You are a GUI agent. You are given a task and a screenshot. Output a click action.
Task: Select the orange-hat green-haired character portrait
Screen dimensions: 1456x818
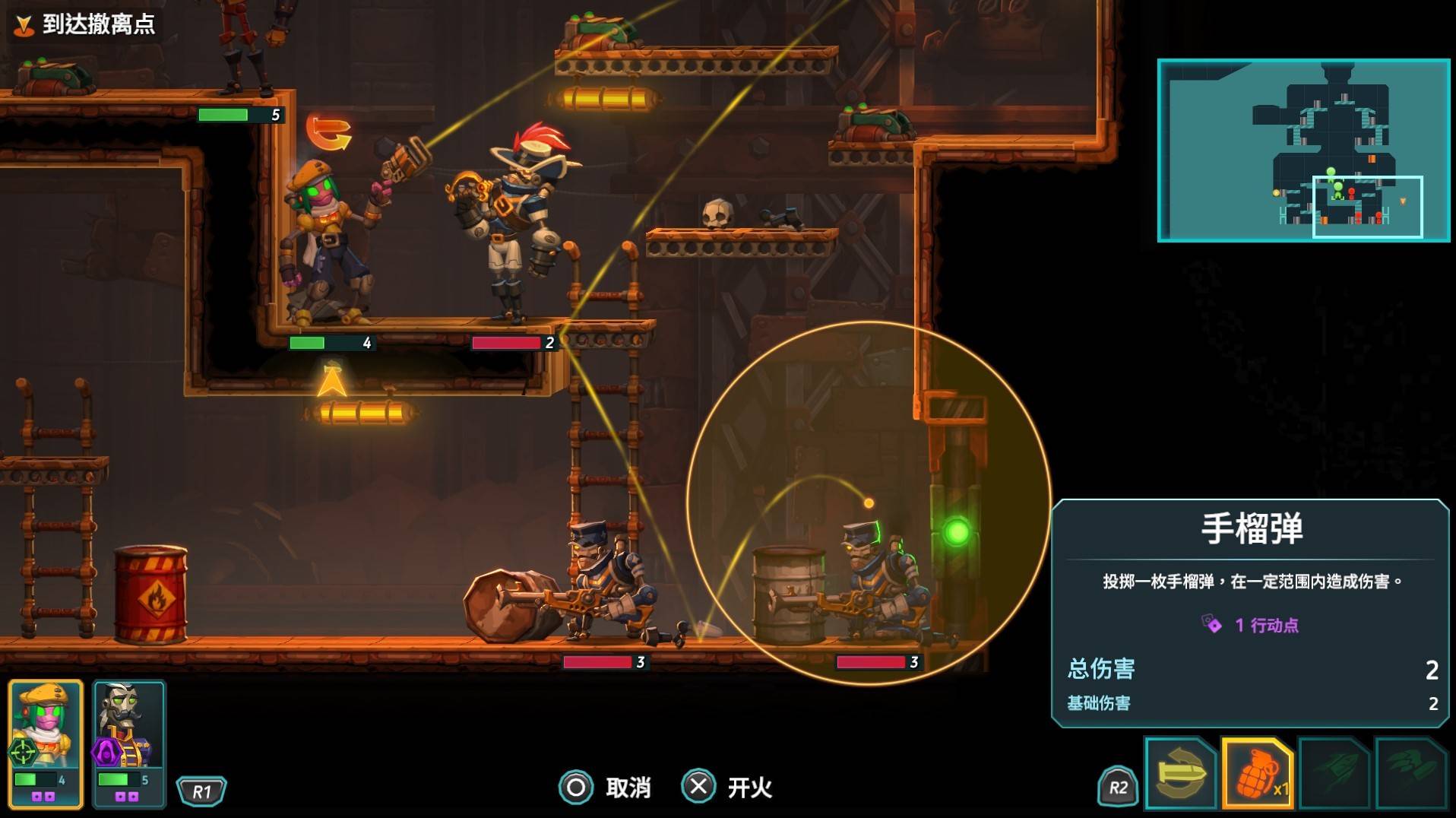point(45,741)
